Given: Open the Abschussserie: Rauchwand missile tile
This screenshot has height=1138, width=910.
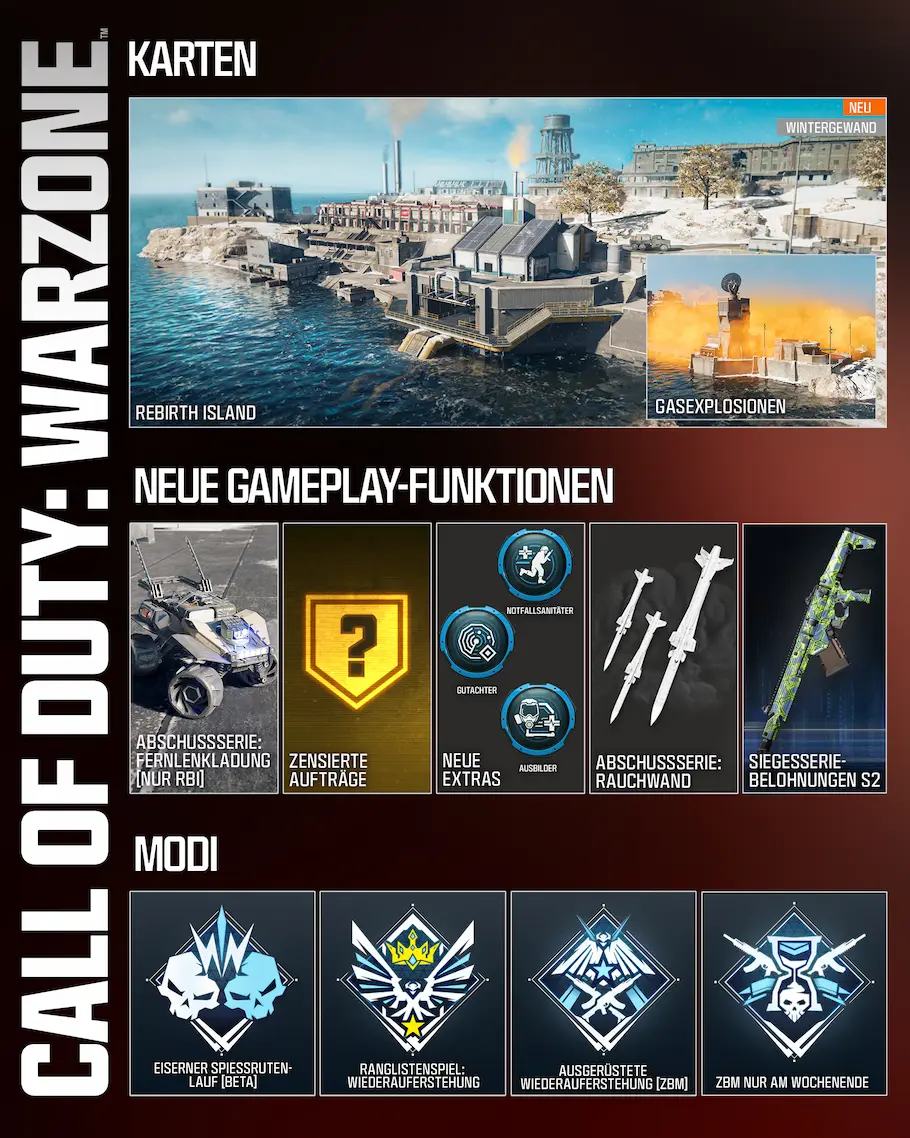Looking at the screenshot, I should point(663,657).
